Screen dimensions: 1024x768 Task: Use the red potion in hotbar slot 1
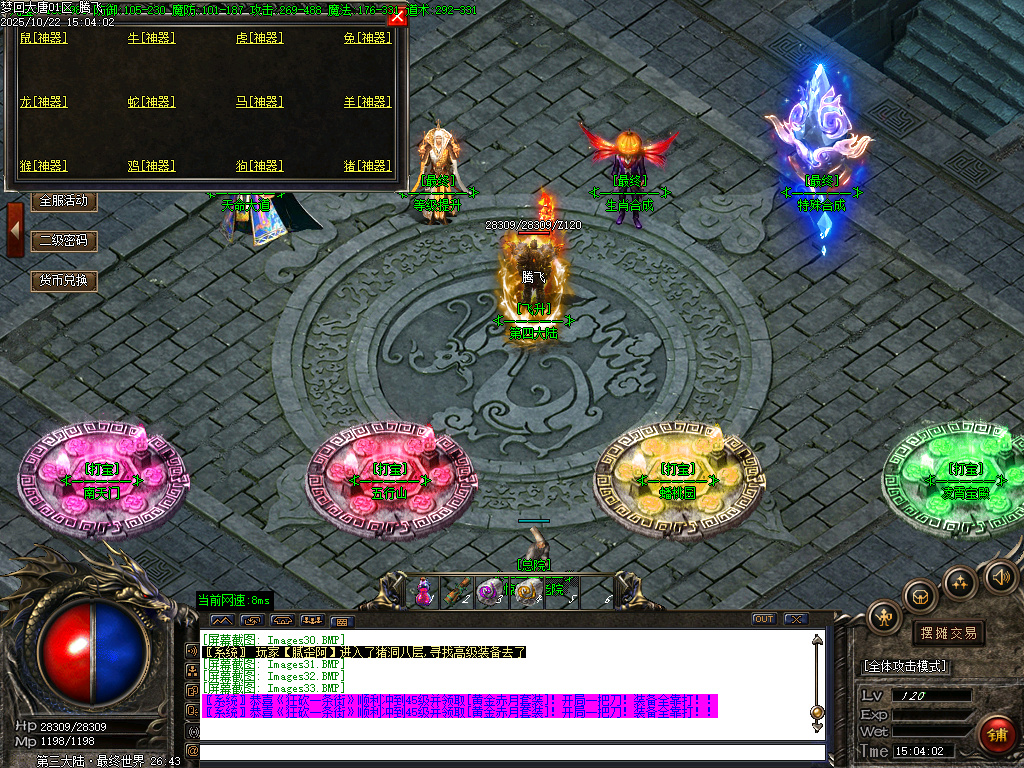click(x=424, y=591)
